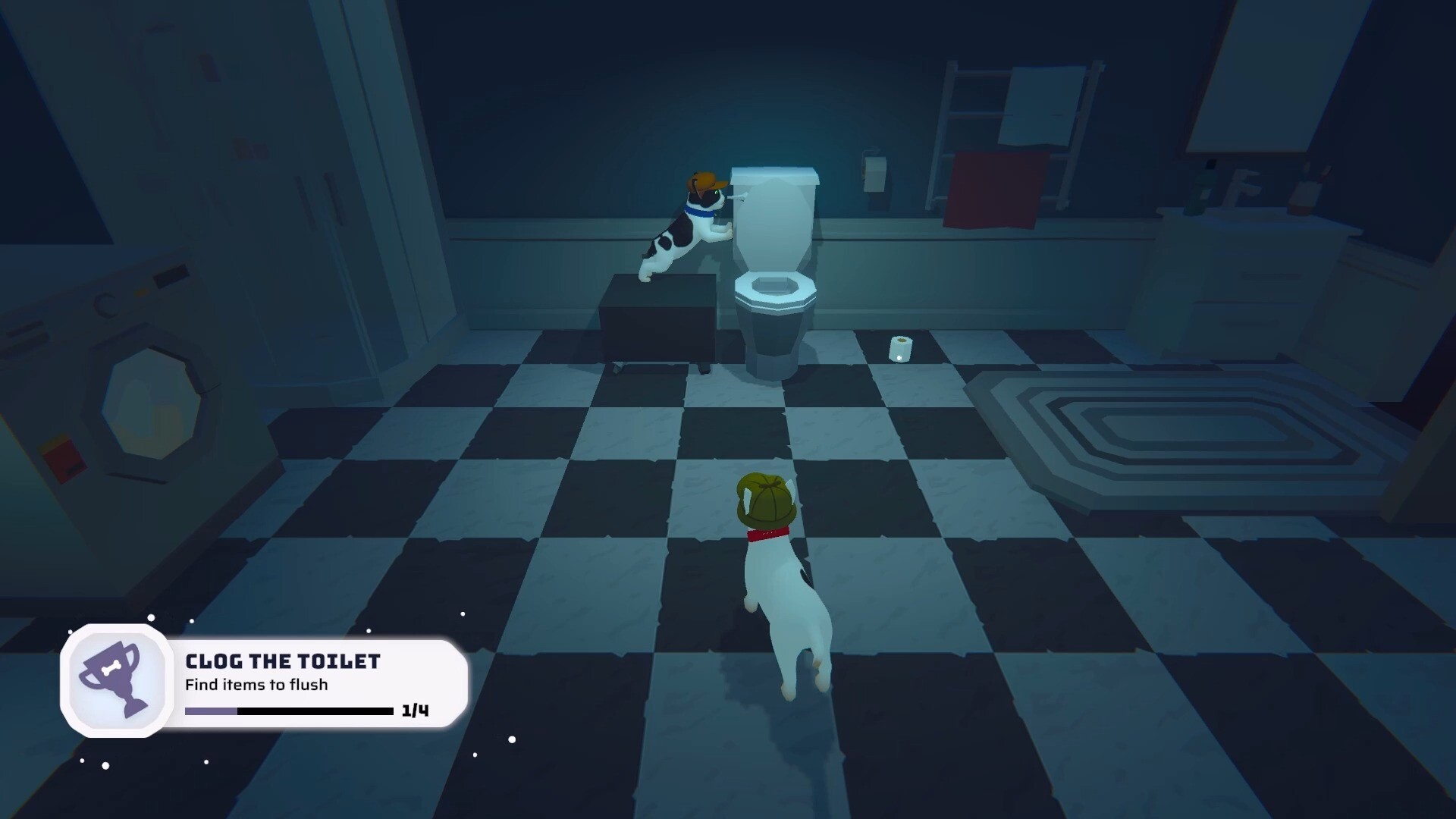Click the toilet paper roll on the floor
The height and width of the screenshot is (819, 1456).
(x=900, y=349)
